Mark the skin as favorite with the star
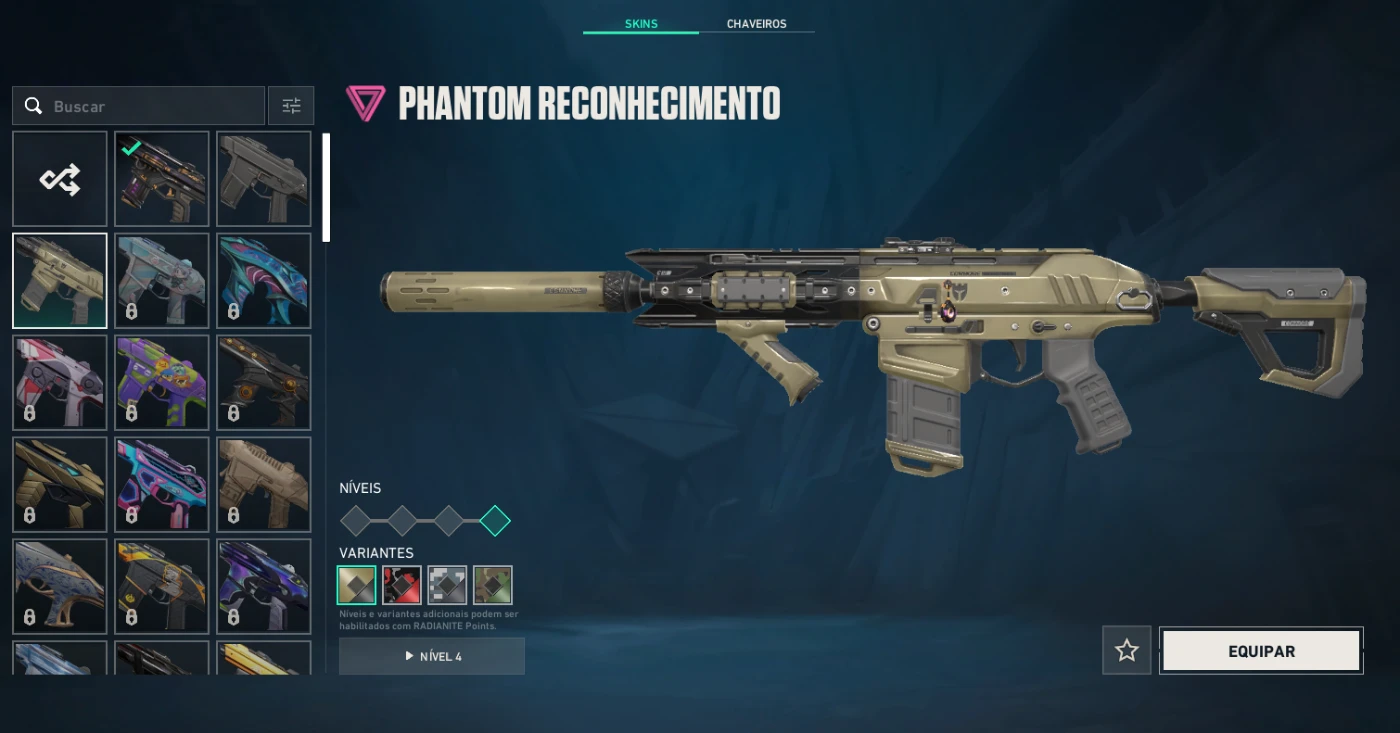The height and width of the screenshot is (733, 1400). (x=1127, y=651)
